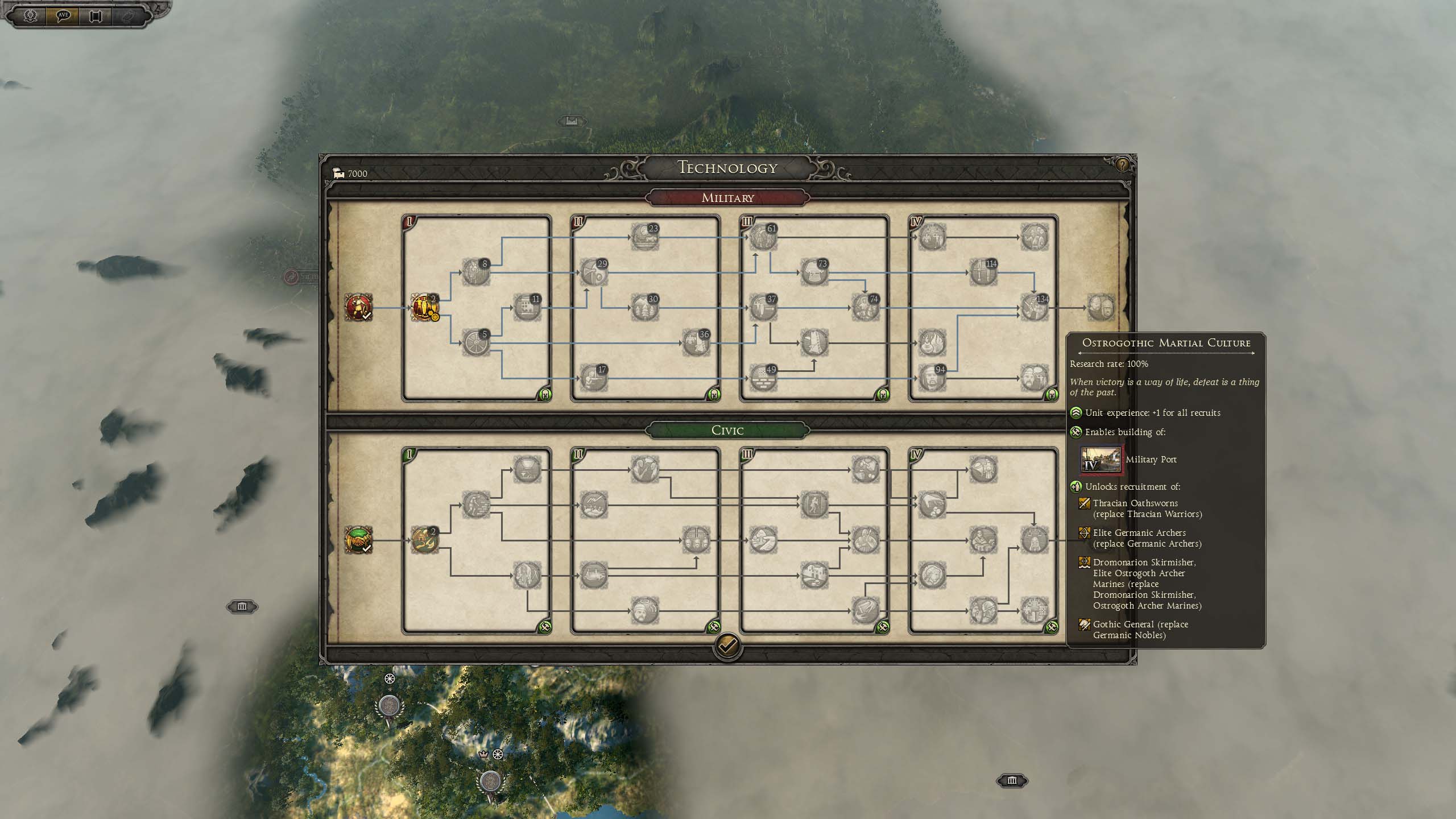
Task: Select the completed green handshake civic technology
Action: 358,540
